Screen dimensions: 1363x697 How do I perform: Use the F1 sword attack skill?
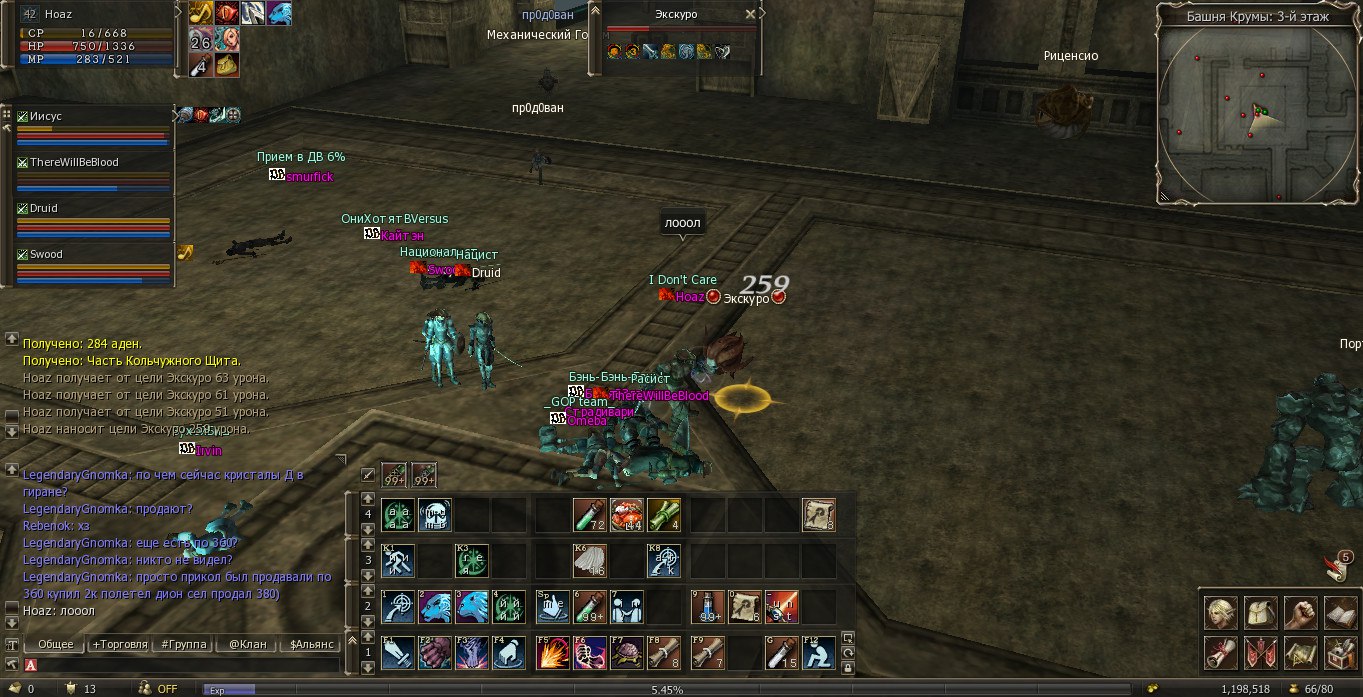coord(397,653)
